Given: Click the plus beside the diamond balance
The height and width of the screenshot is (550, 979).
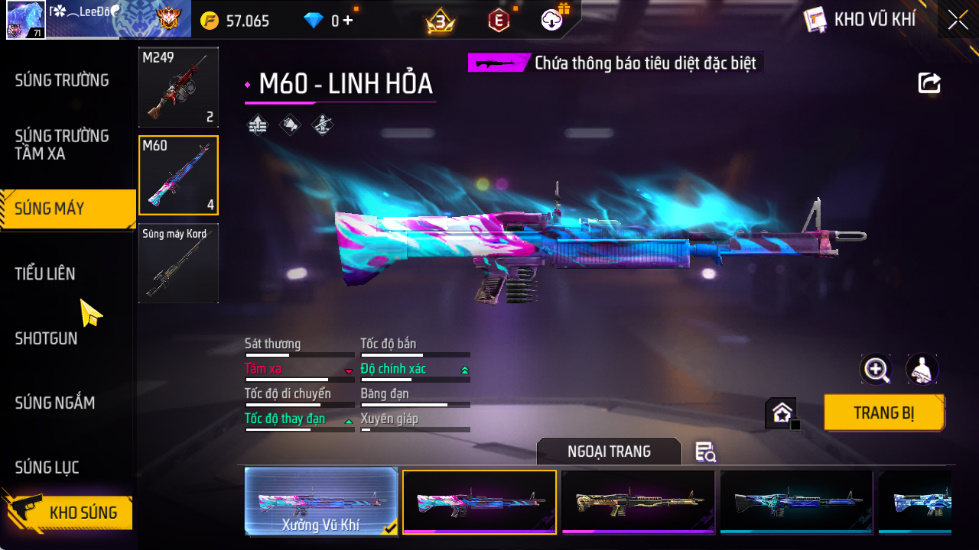Looking at the screenshot, I should tap(346, 20).
